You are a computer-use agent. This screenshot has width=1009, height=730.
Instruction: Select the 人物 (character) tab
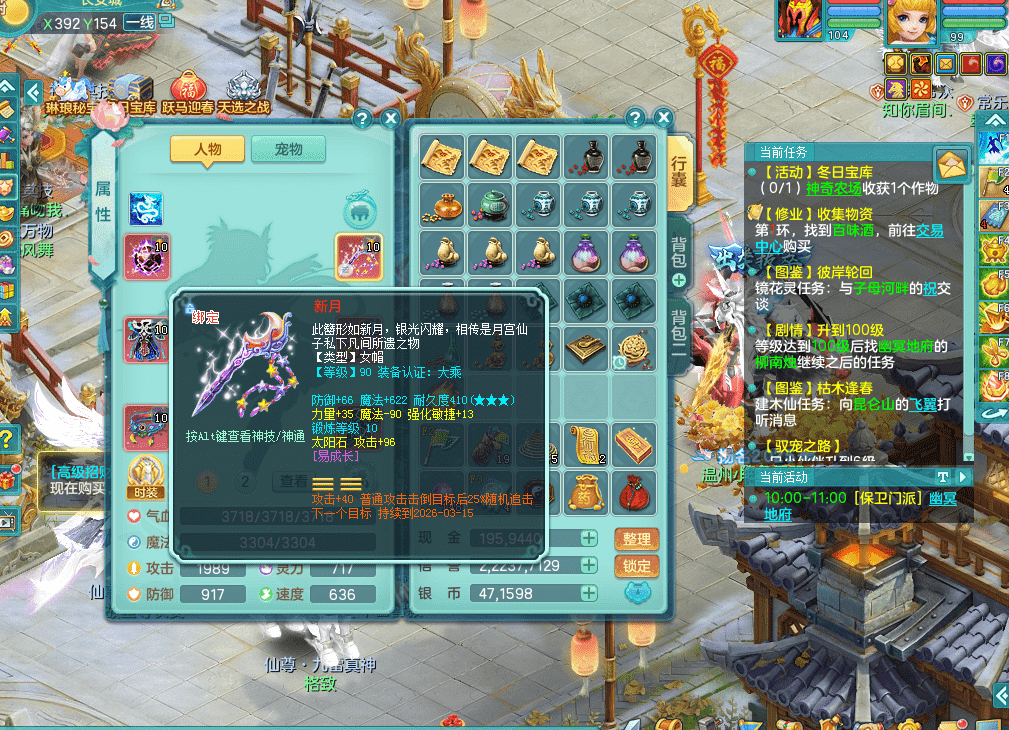(207, 149)
